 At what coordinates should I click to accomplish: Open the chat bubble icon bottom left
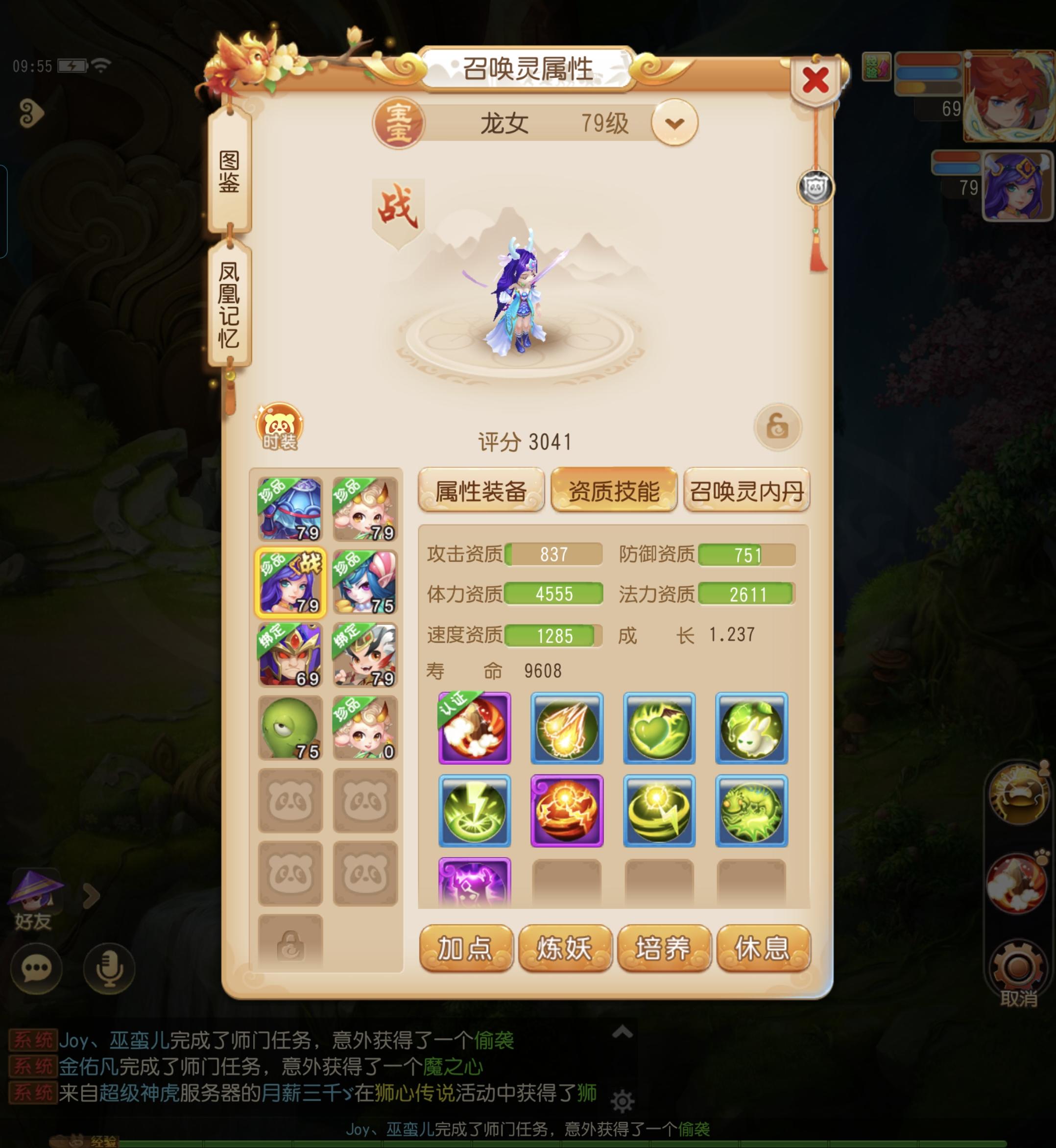(38, 967)
